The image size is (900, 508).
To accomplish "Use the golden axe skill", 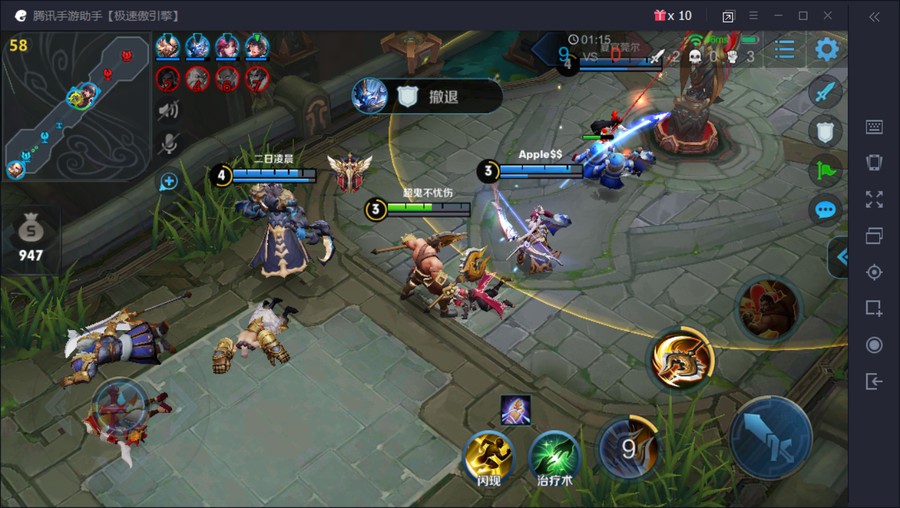I will [x=682, y=358].
